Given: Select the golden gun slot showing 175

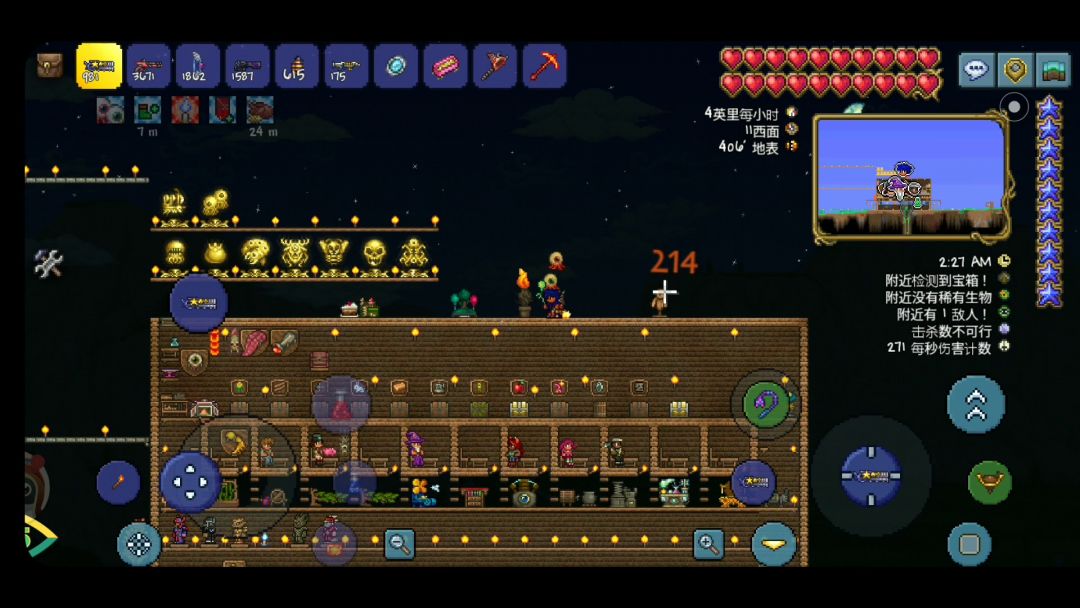Looking at the screenshot, I should point(346,66).
